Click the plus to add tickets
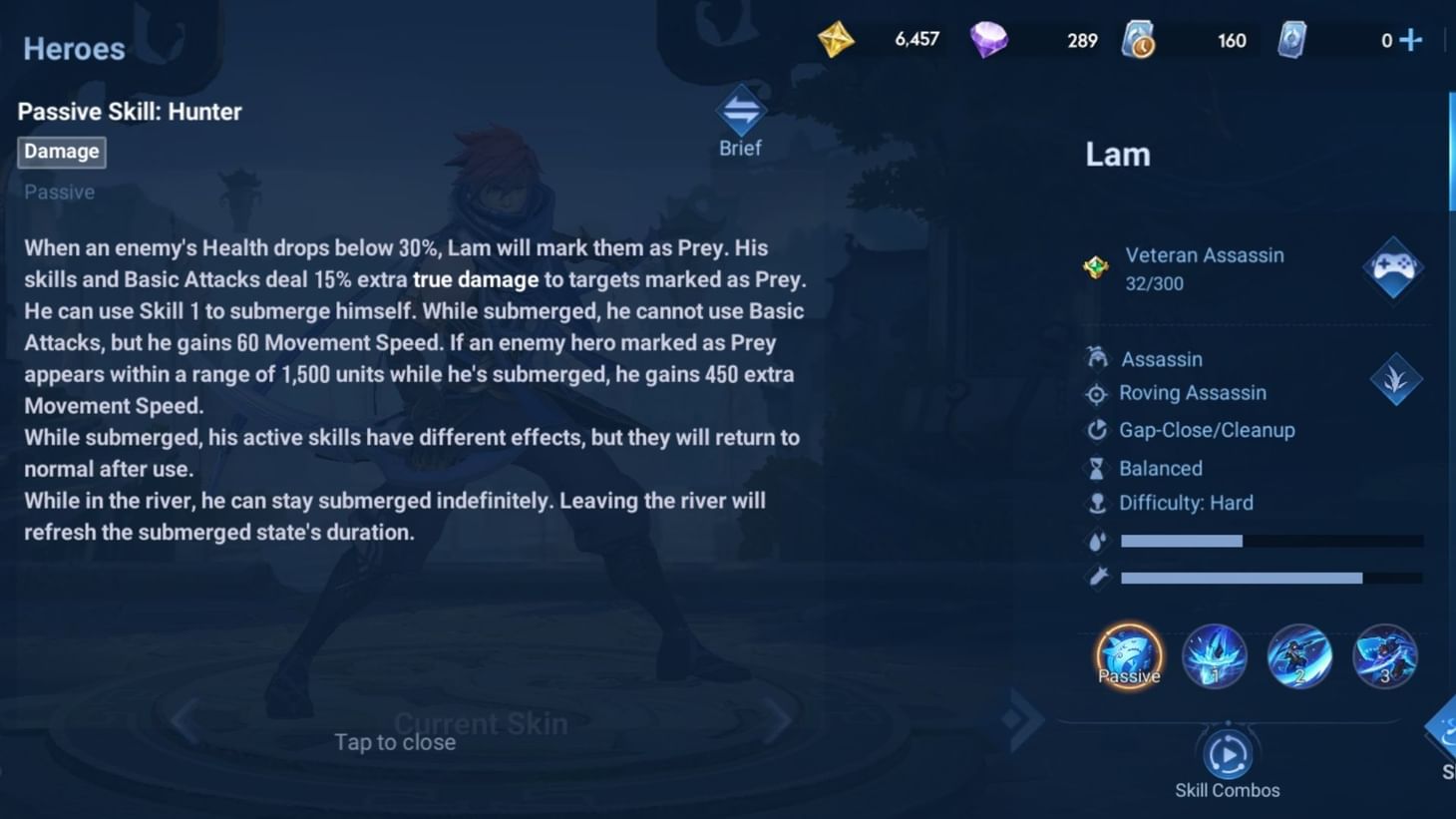The height and width of the screenshot is (819, 1456). (x=1408, y=40)
